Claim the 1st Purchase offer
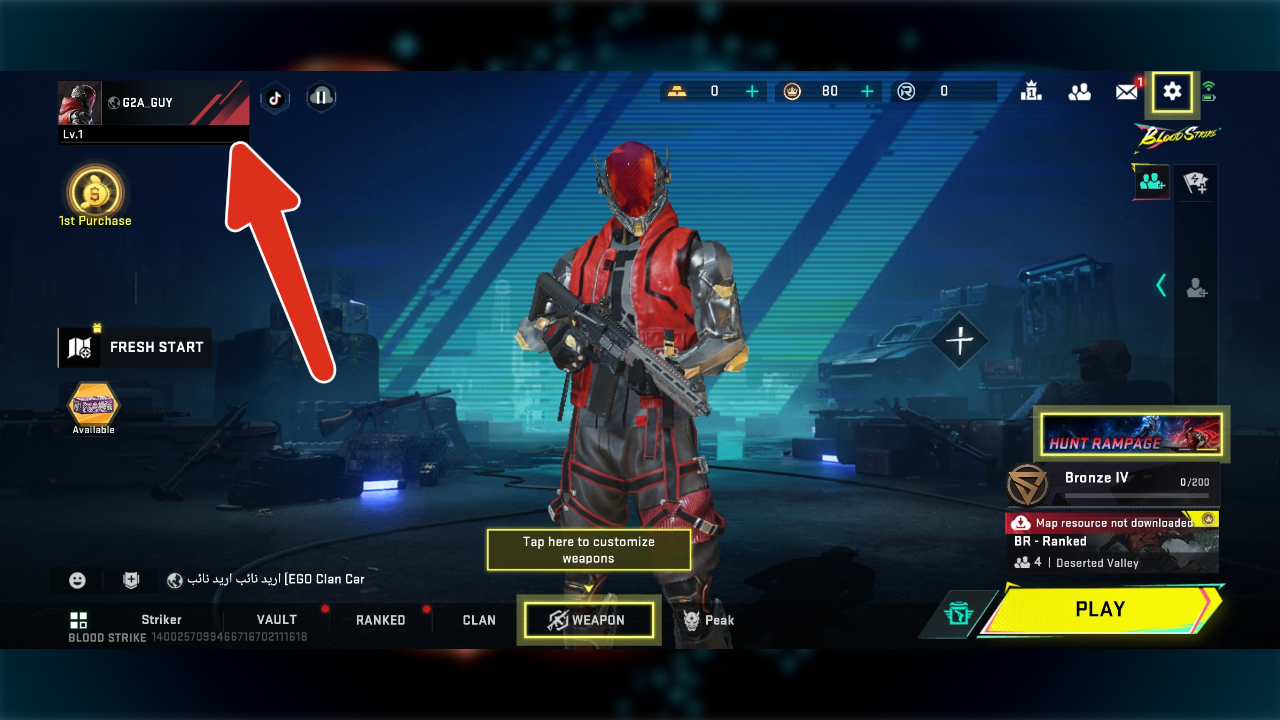 (95, 196)
